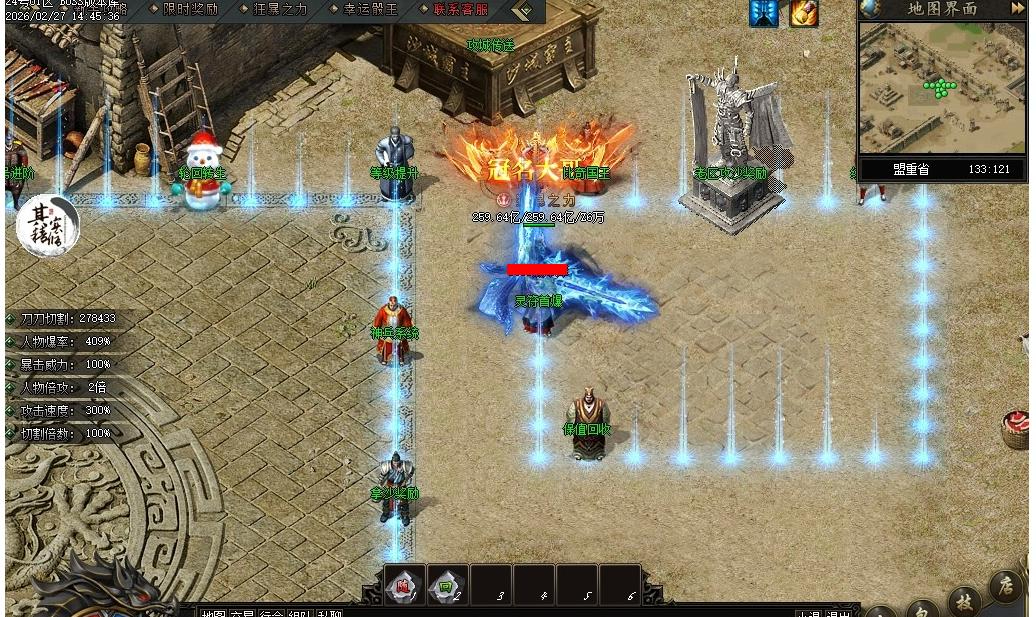This screenshot has width=1036, height=617.
Task: Switch to the 私聊 private chat tab
Action: click(x=329, y=613)
